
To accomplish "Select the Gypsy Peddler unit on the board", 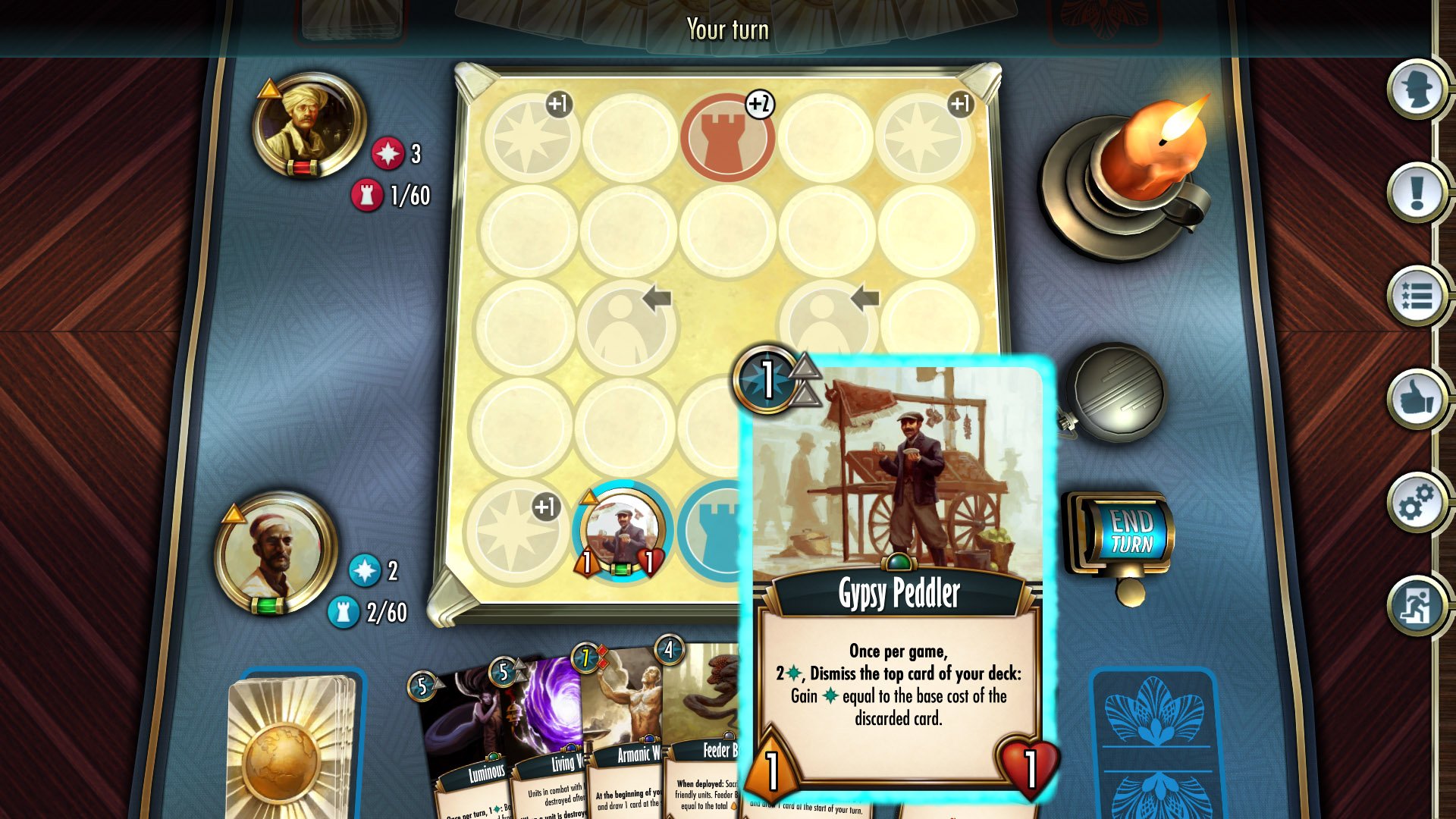I will (x=623, y=531).
